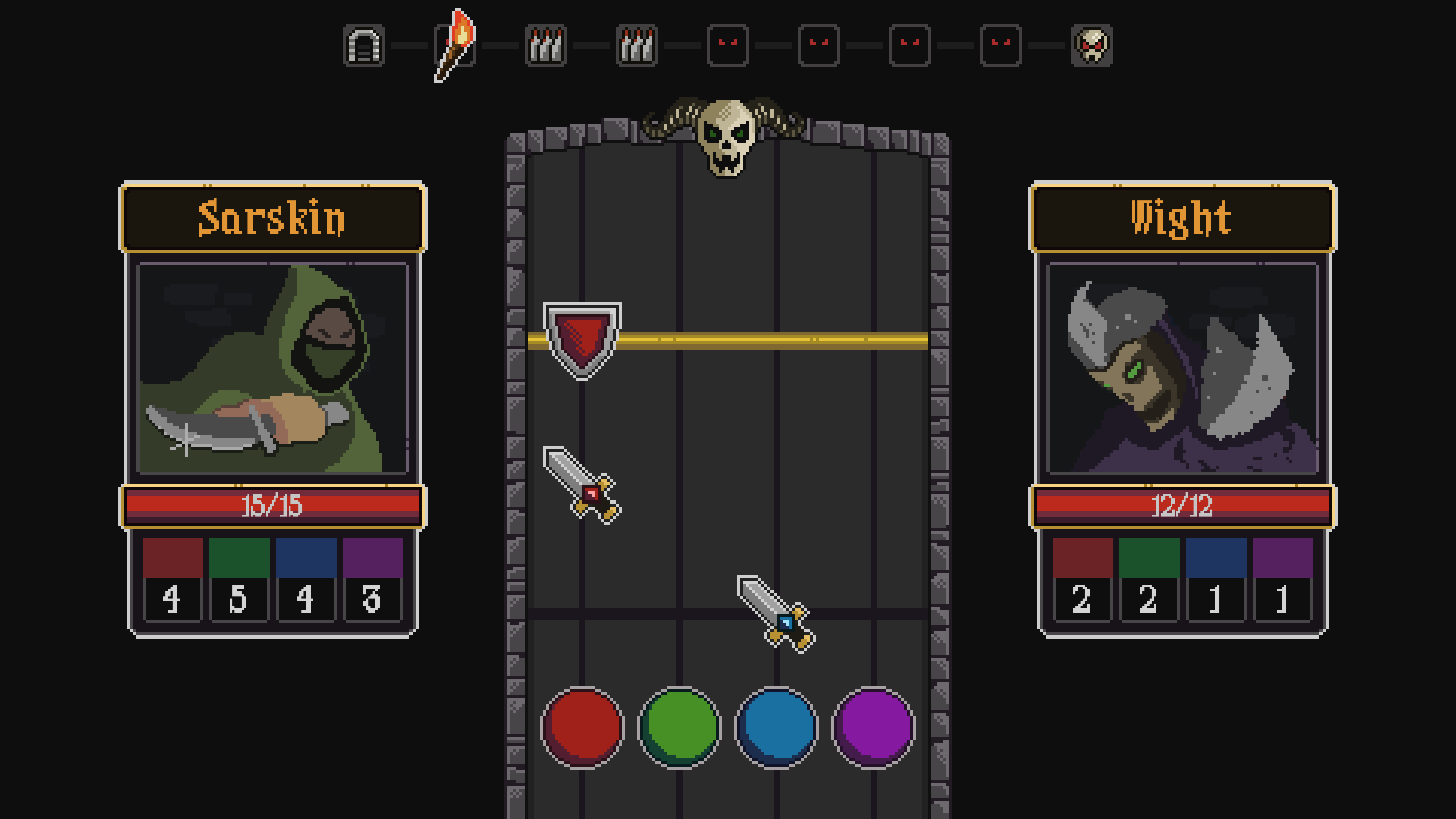Toggle the red mana counter under Sarskin
Image resolution: width=1456 pixels, height=819 pixels.
172,580
